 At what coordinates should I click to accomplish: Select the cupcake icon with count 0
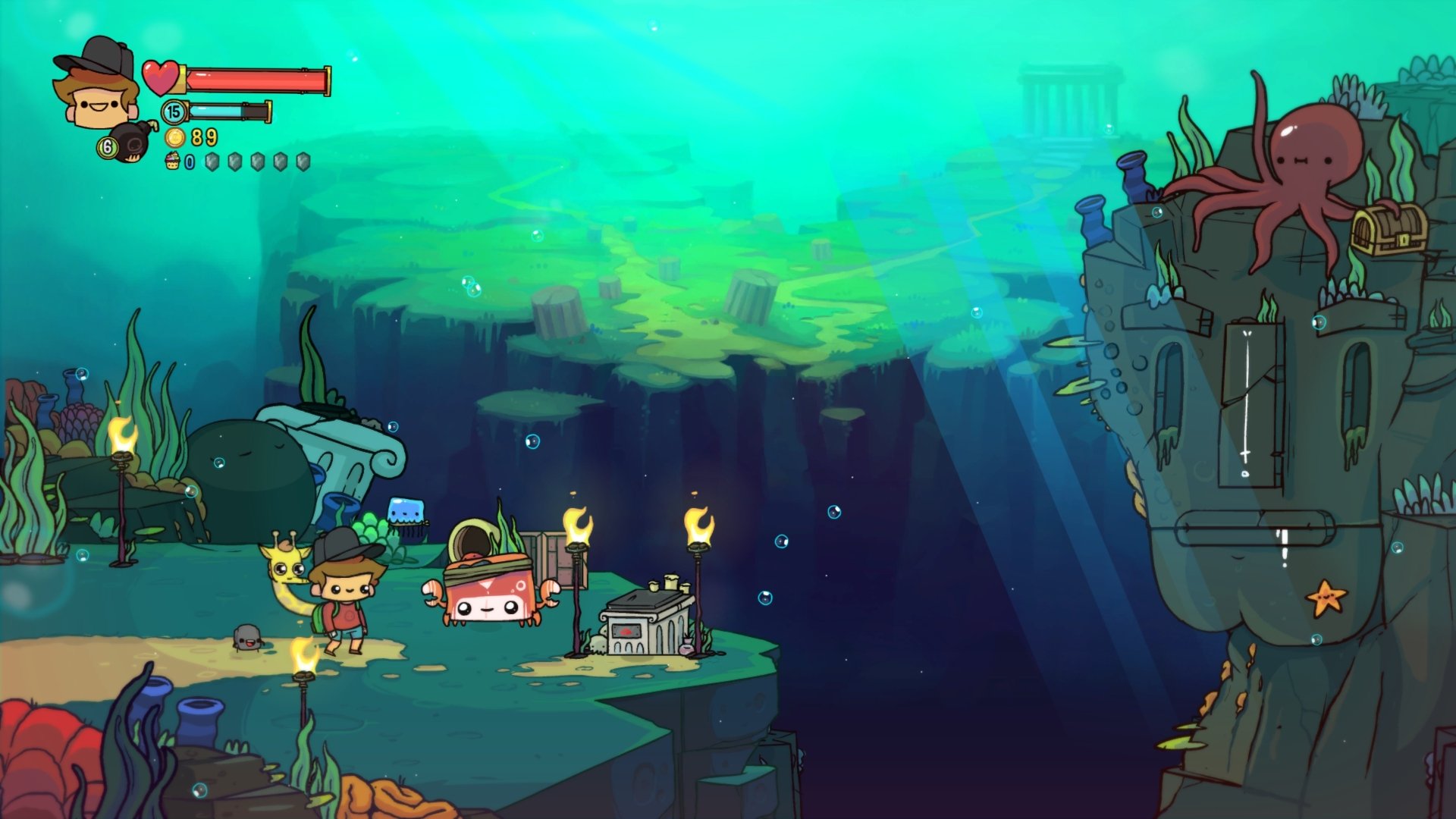pos(171,162)
